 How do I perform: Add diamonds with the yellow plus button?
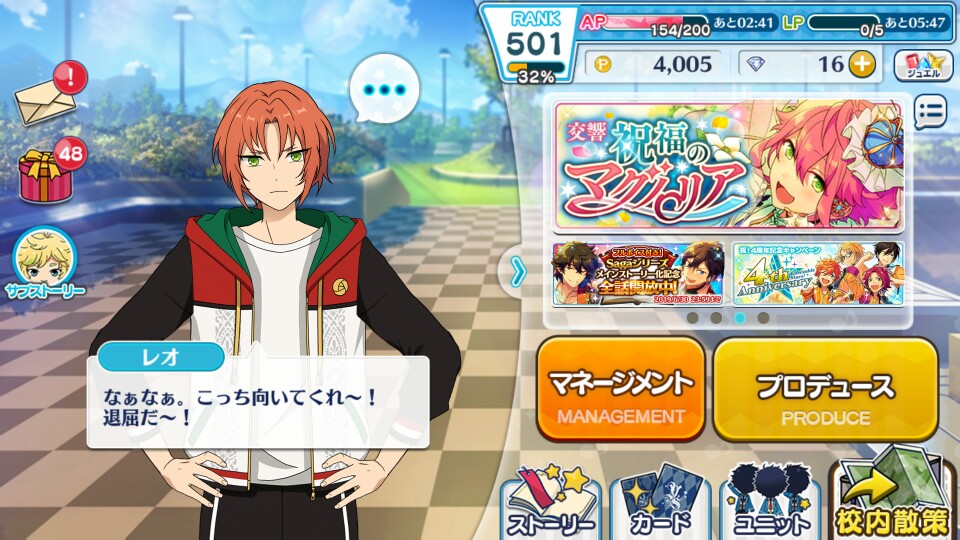coord(861,64)
